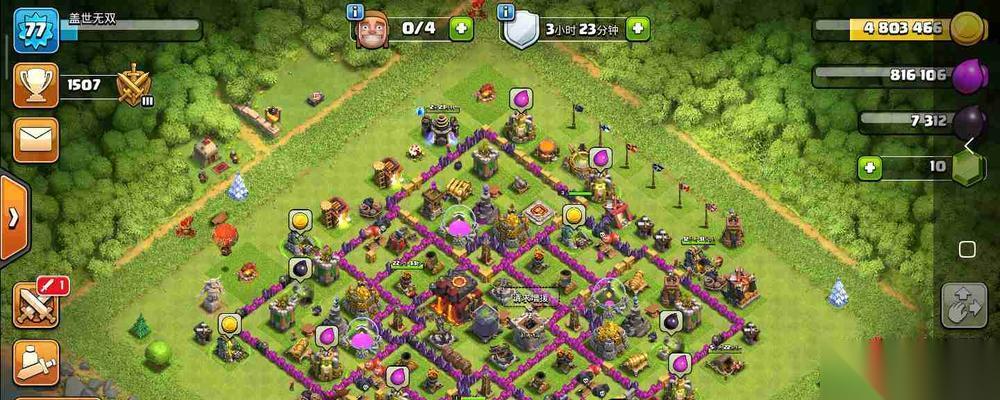Buy gems with the green plus button

[x=870, y=167]
